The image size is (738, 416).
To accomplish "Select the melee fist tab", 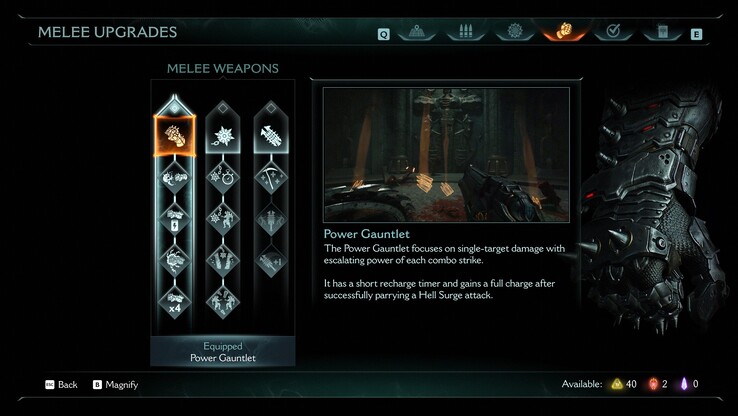I will [564, 31].
